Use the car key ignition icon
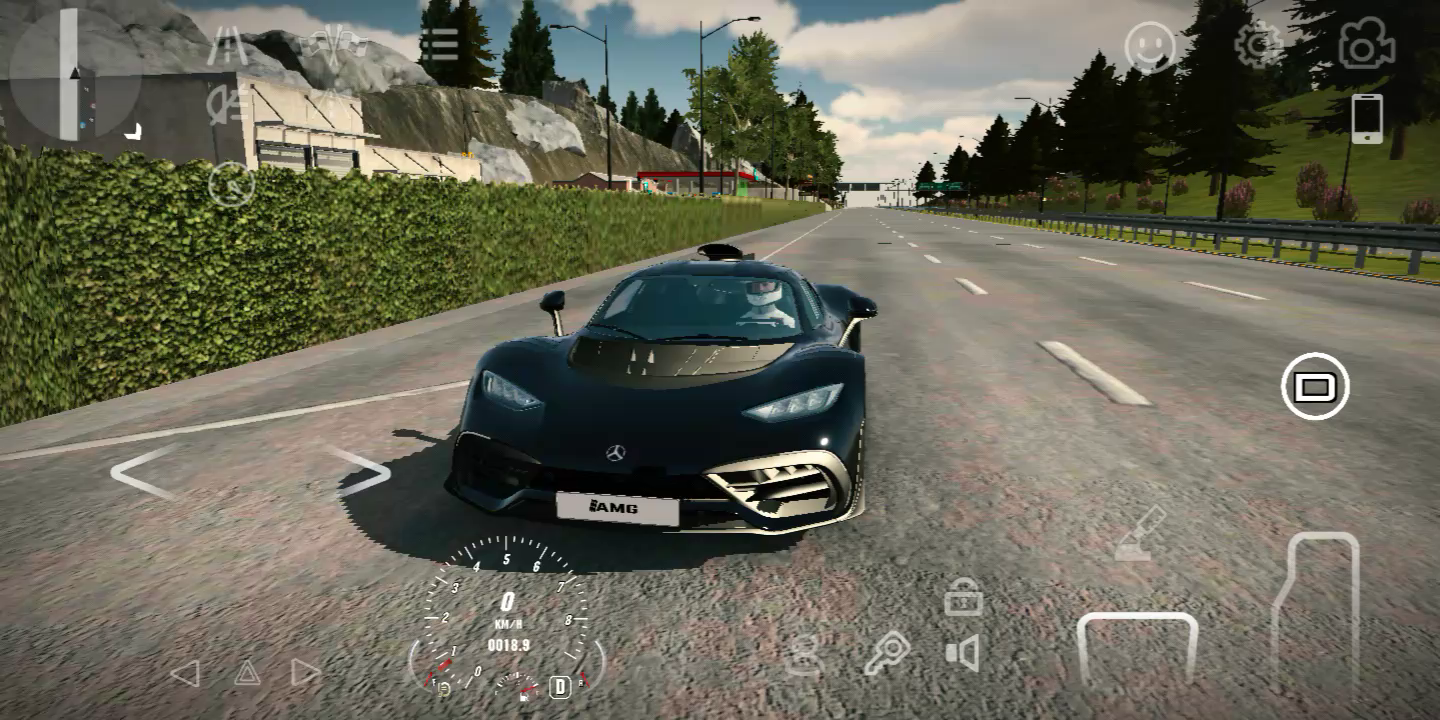 coord(886,654)
